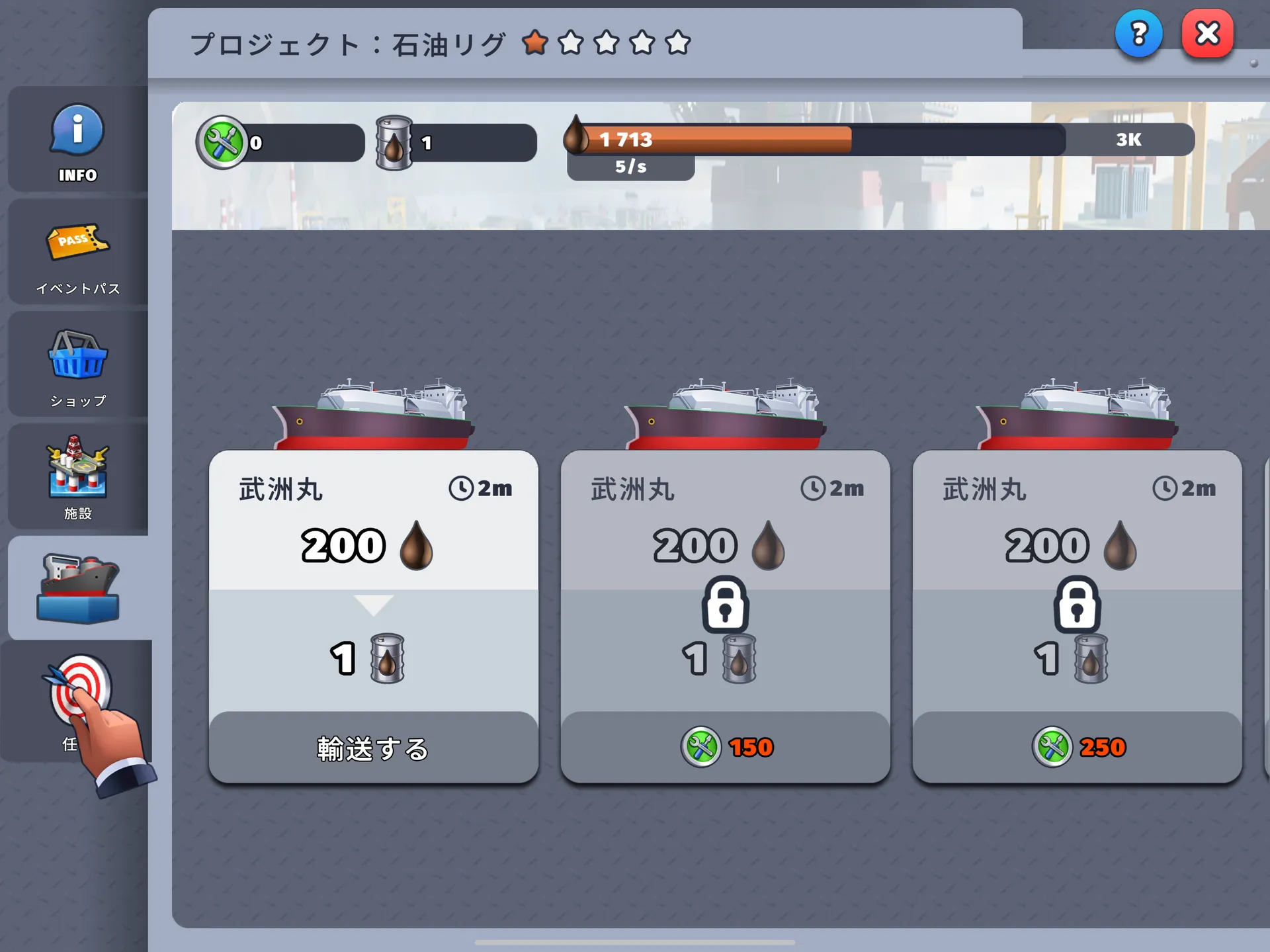This screenshot has width=1270, height=952.
Task: Tap the green wrench currency icon
Action: pyautogui.click(x=222, y=142)
